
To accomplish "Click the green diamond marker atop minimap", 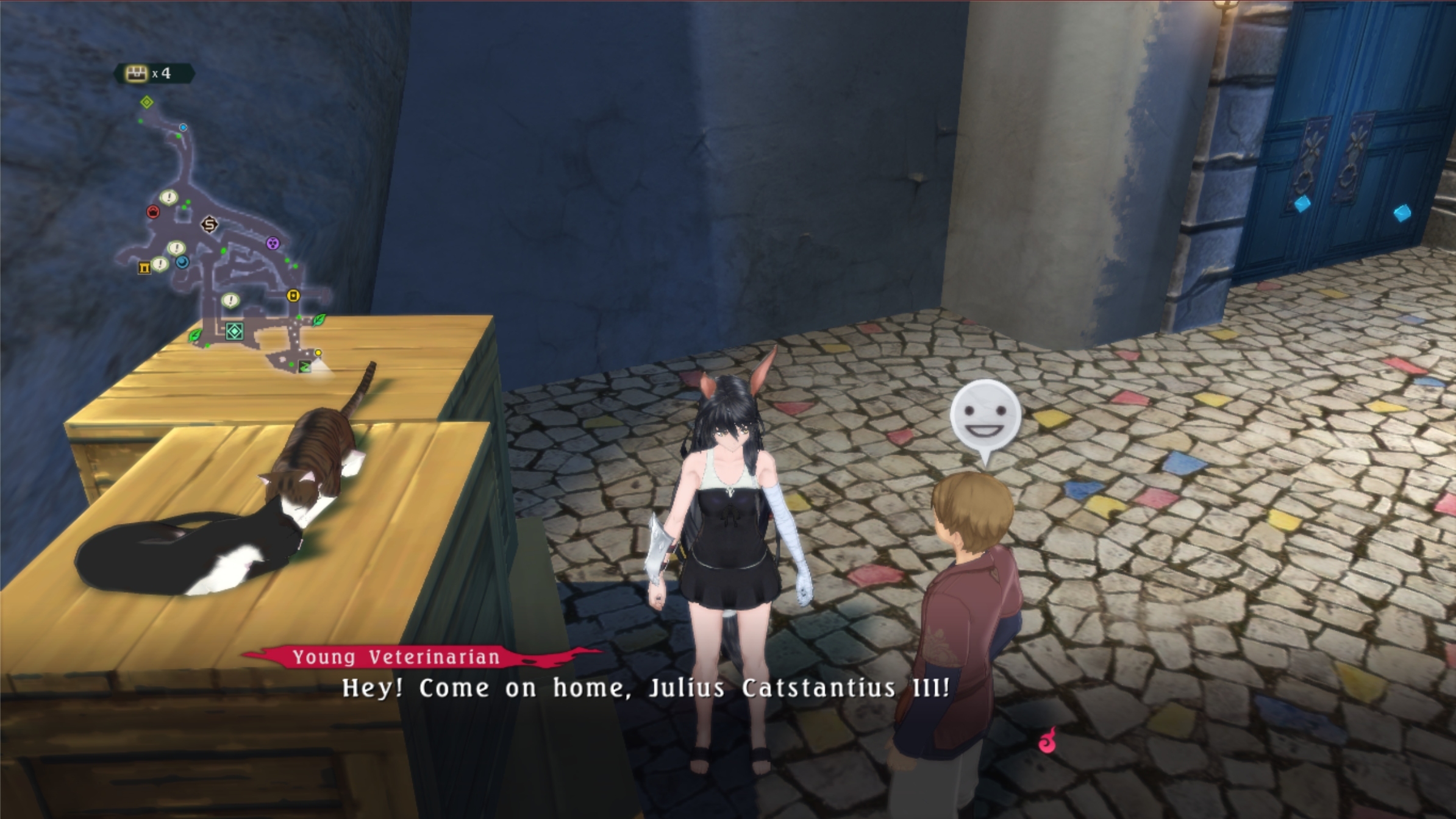I will pos(146,102).
